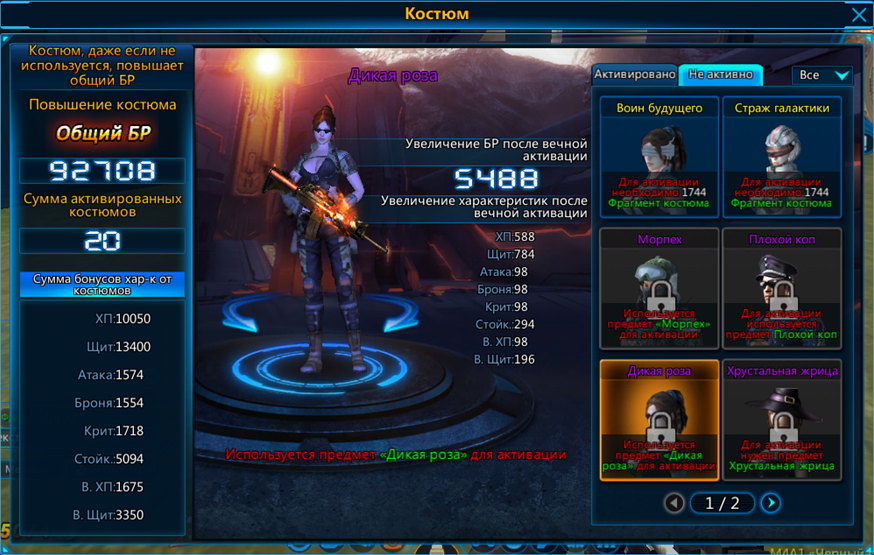Screen dimensions: 874x555
Task: Select the Дикая роза costume tile
Action: [x=659, y=418]
